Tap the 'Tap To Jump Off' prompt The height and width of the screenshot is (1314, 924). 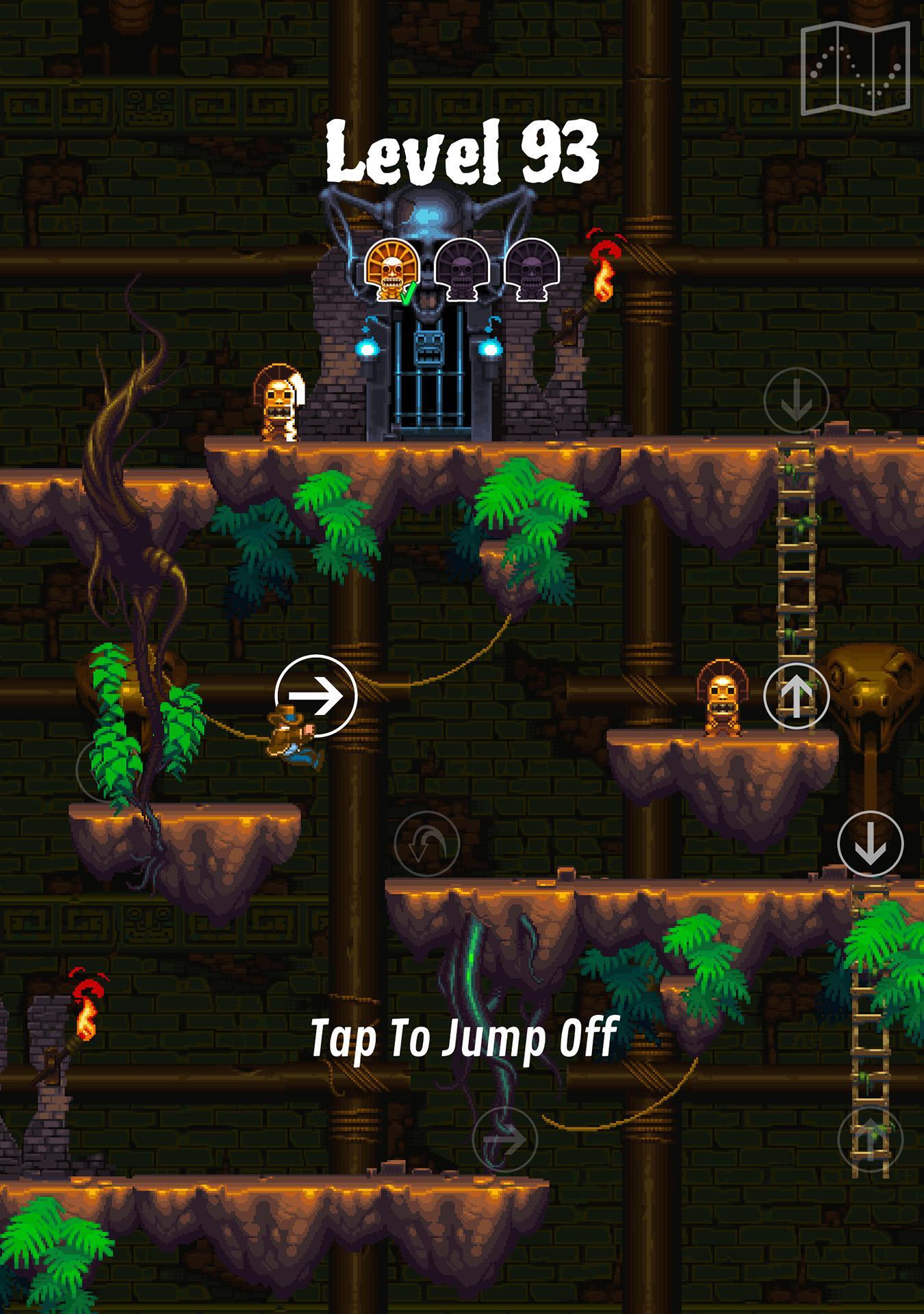[x=465, y=1038]
